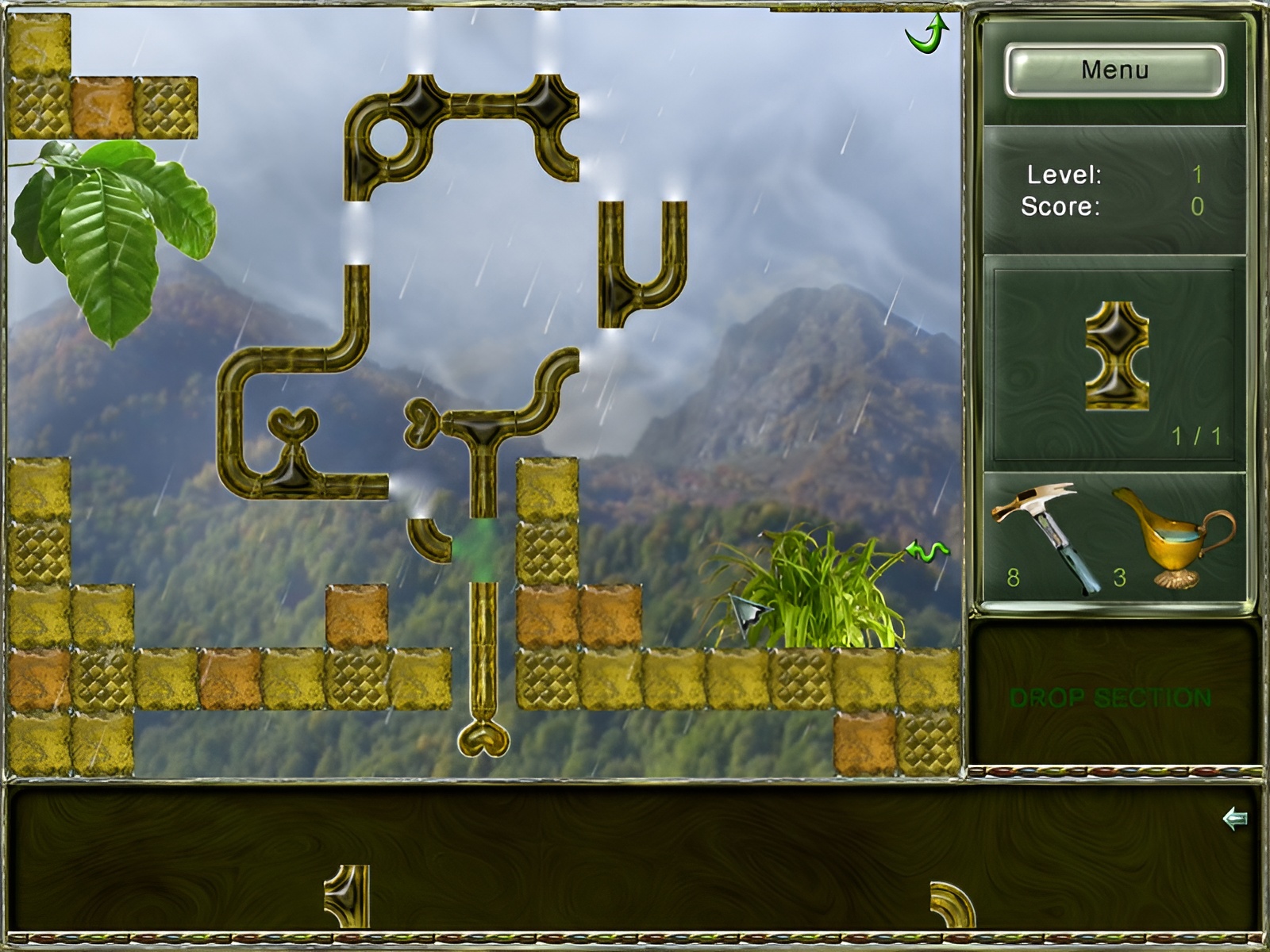1270x952 pixels.
Task: Pick the next pipe piece preview
Action: point(1116,356)
